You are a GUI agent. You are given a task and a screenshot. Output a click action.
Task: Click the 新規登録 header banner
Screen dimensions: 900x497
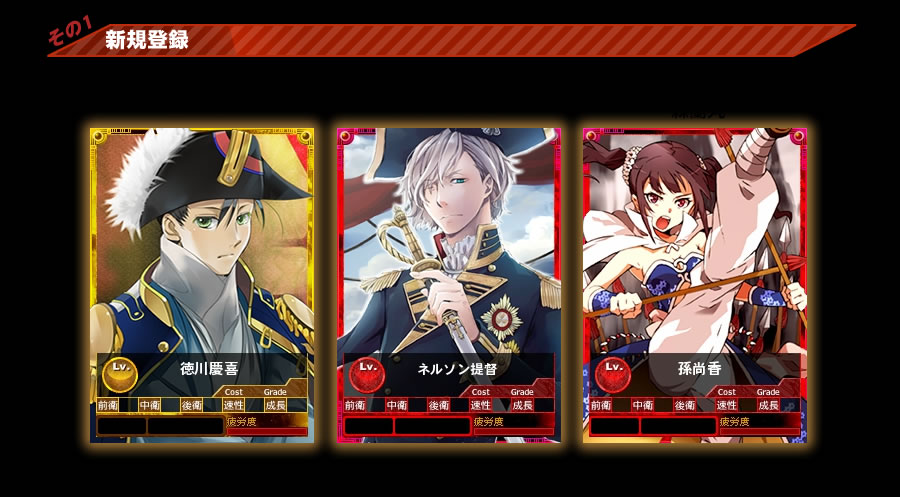click(147, 41)
